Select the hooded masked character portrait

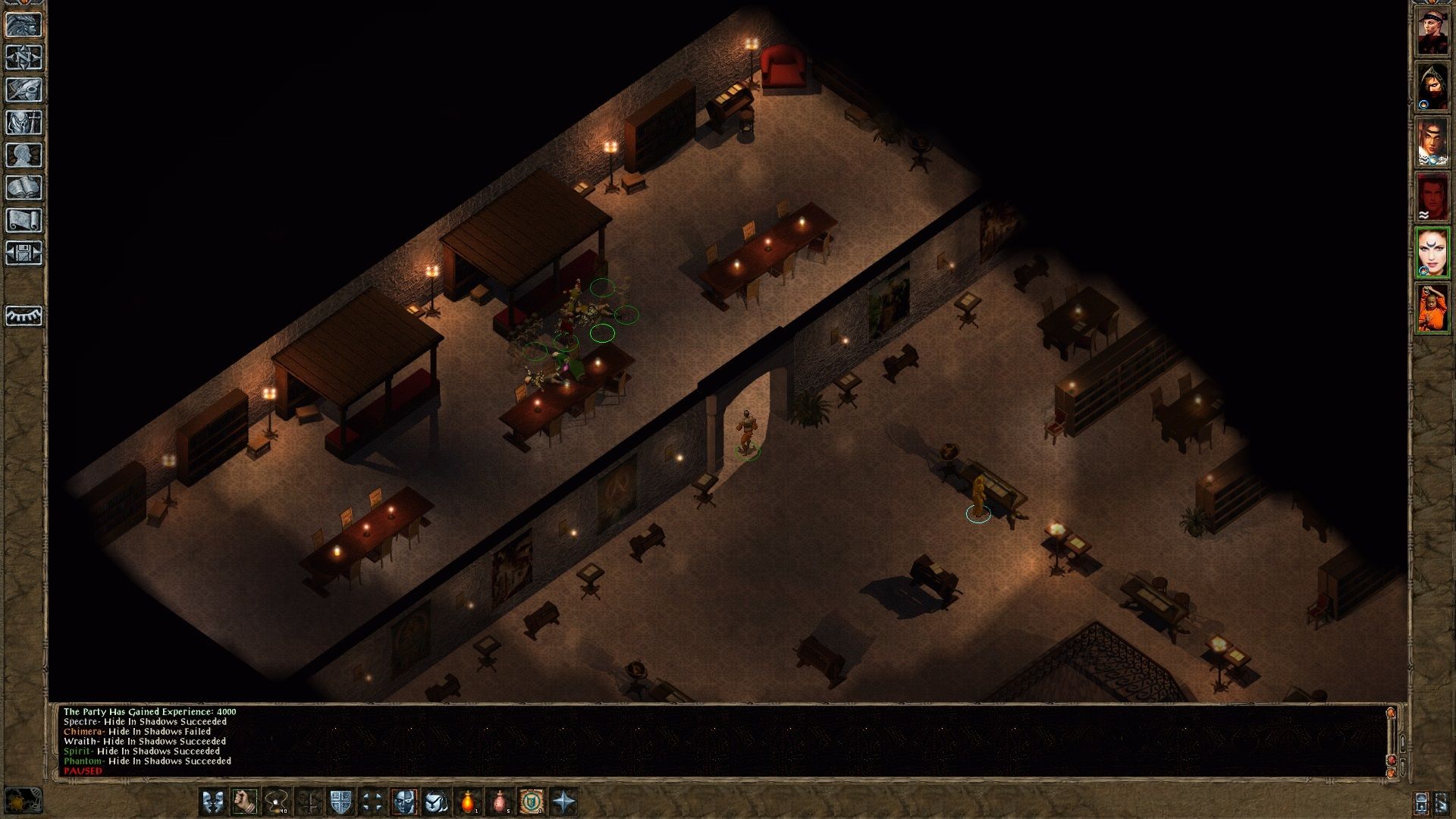point(1432,86)
